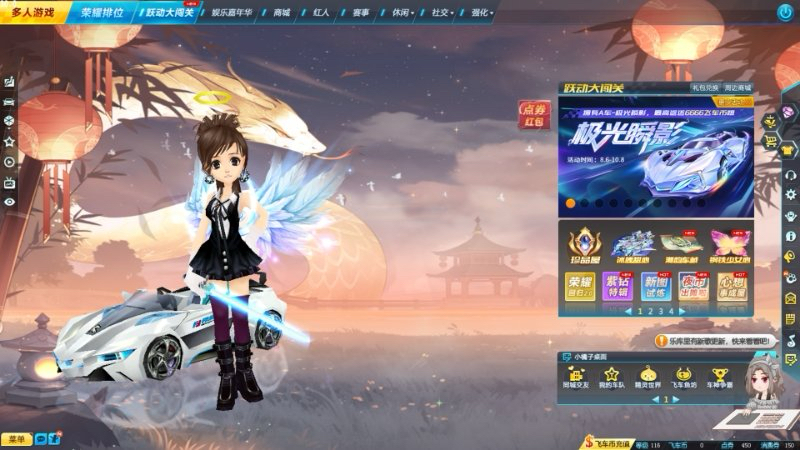
Task: Open 同城交友 local friends
Action: pos(577,377)
